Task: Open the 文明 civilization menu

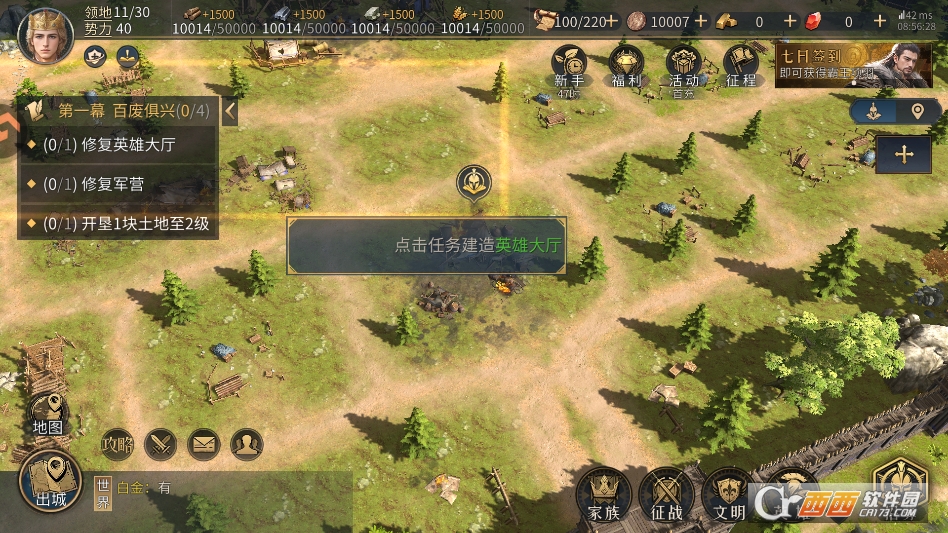Action: tap(729, 494)
